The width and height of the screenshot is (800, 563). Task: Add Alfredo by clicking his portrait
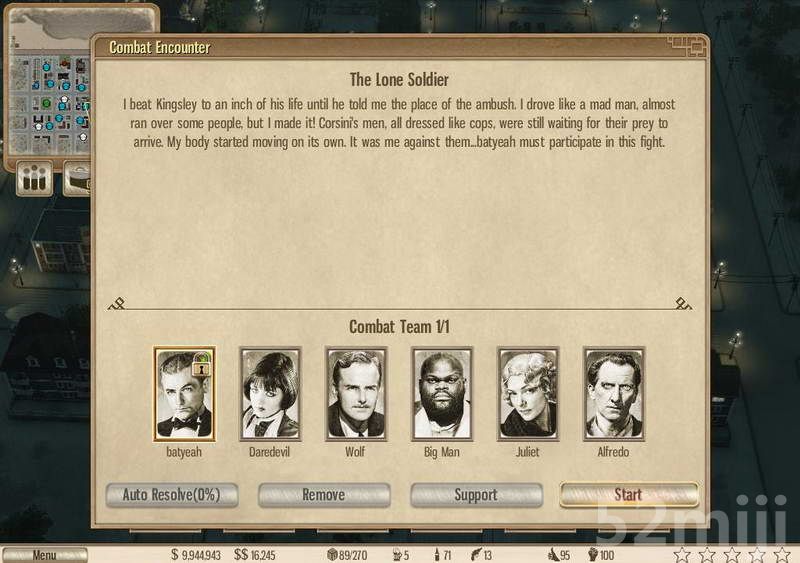click(614, 394)
